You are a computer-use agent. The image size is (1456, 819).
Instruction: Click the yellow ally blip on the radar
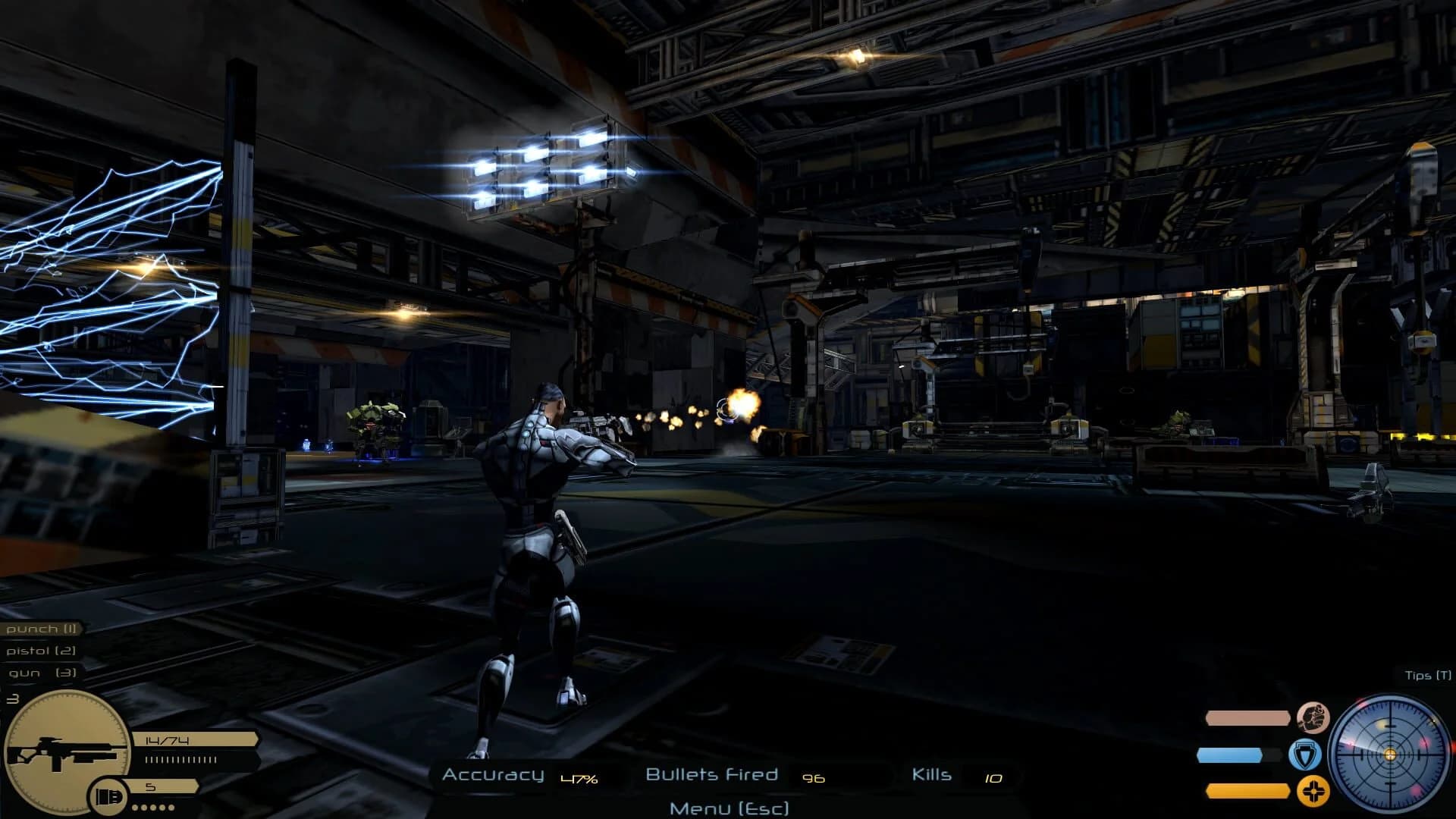pos(1381,725)
